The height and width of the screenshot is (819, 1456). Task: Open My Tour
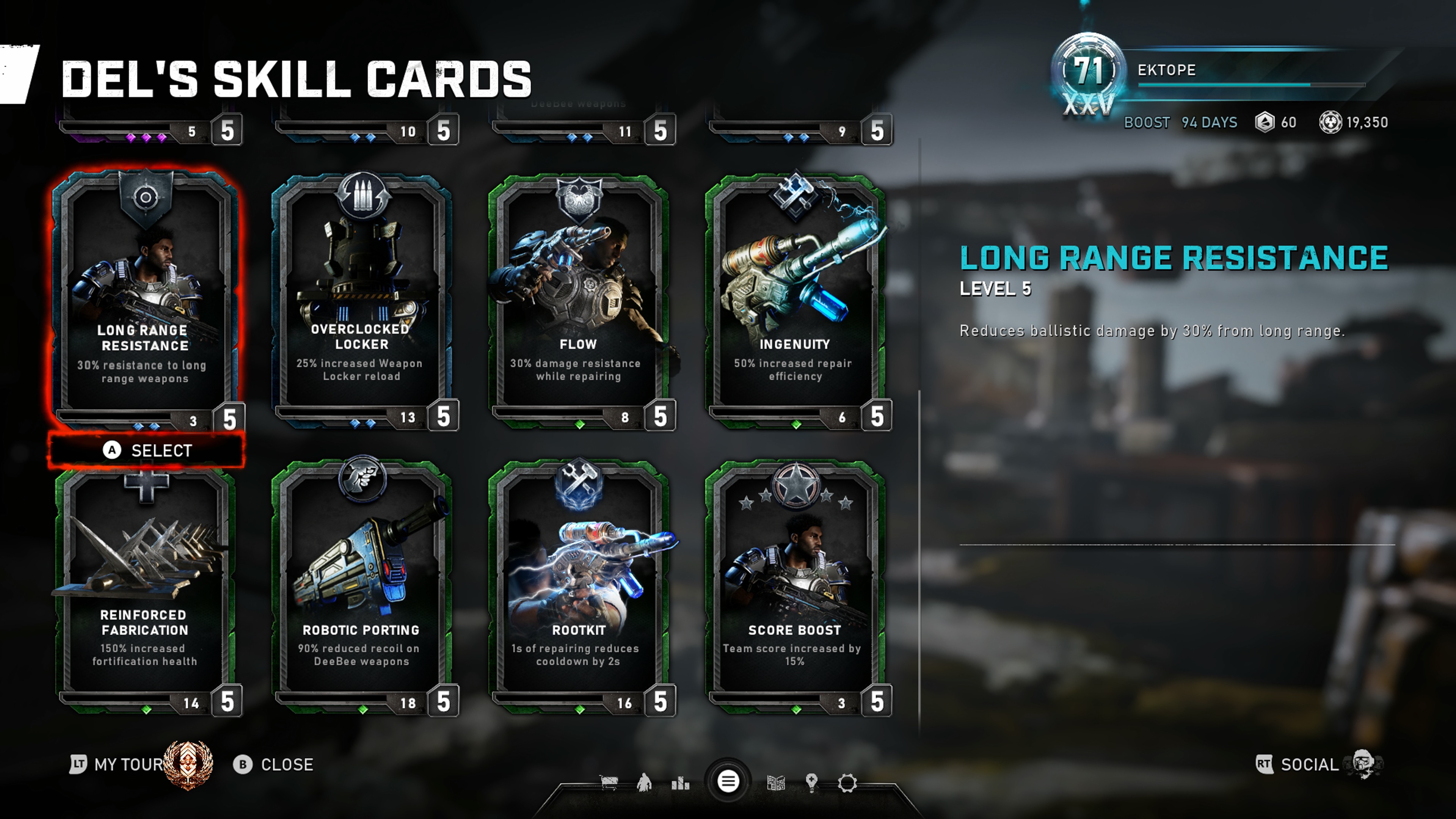pos(119,765)
